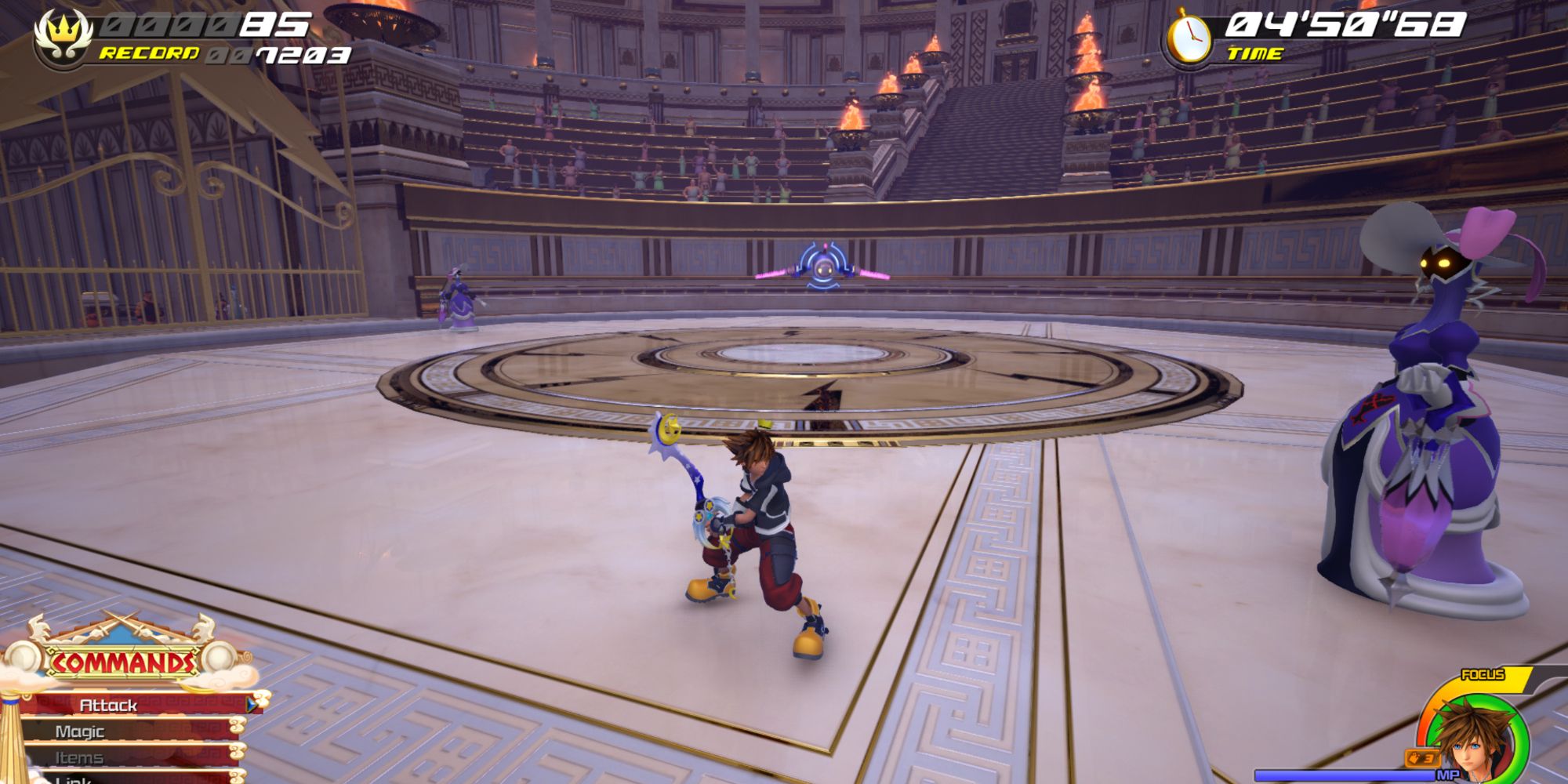
Task: Click the blue MP bar
Action: pos(1345,775)
